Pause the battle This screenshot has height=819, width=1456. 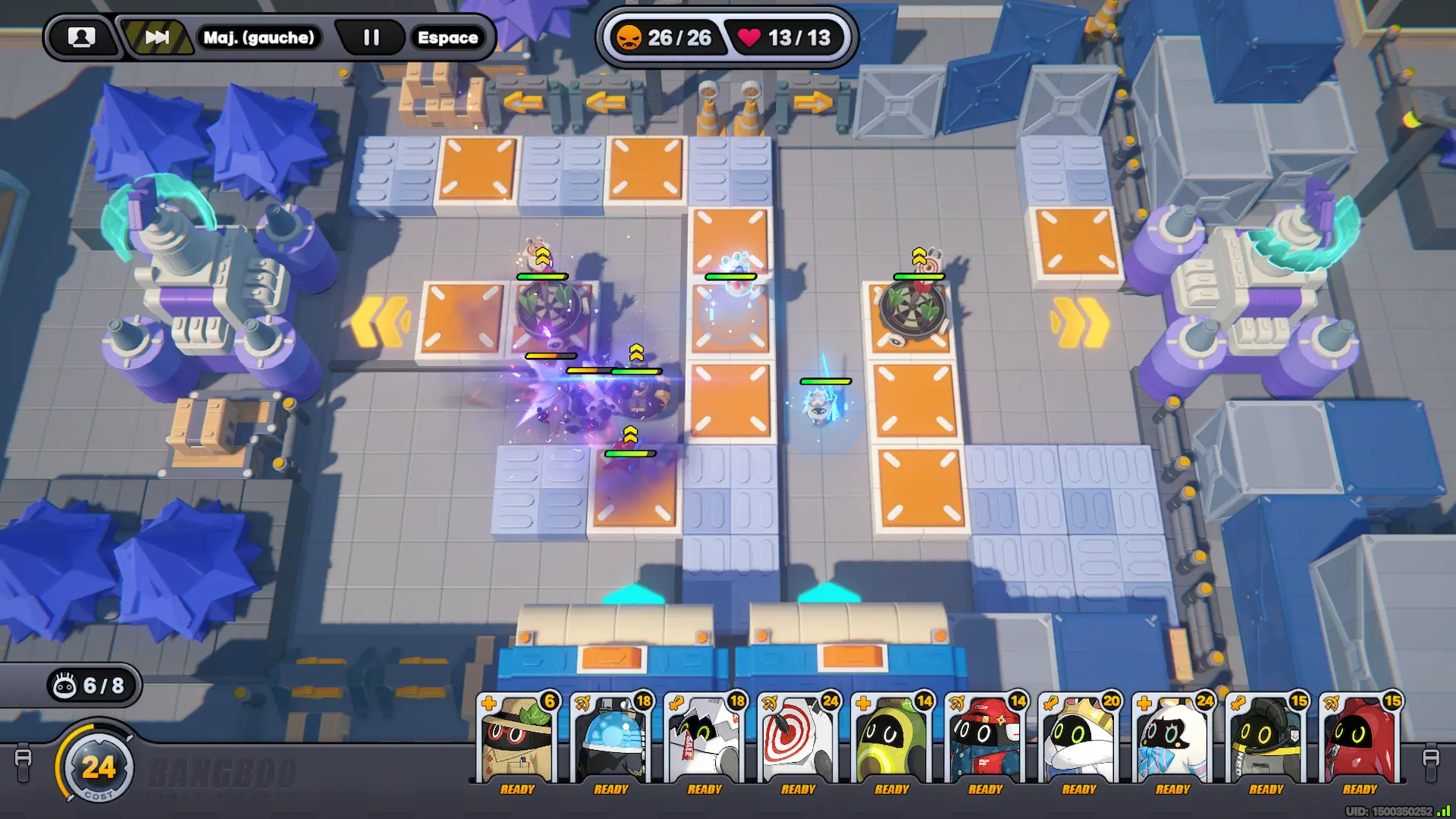(x=371, y=37)
